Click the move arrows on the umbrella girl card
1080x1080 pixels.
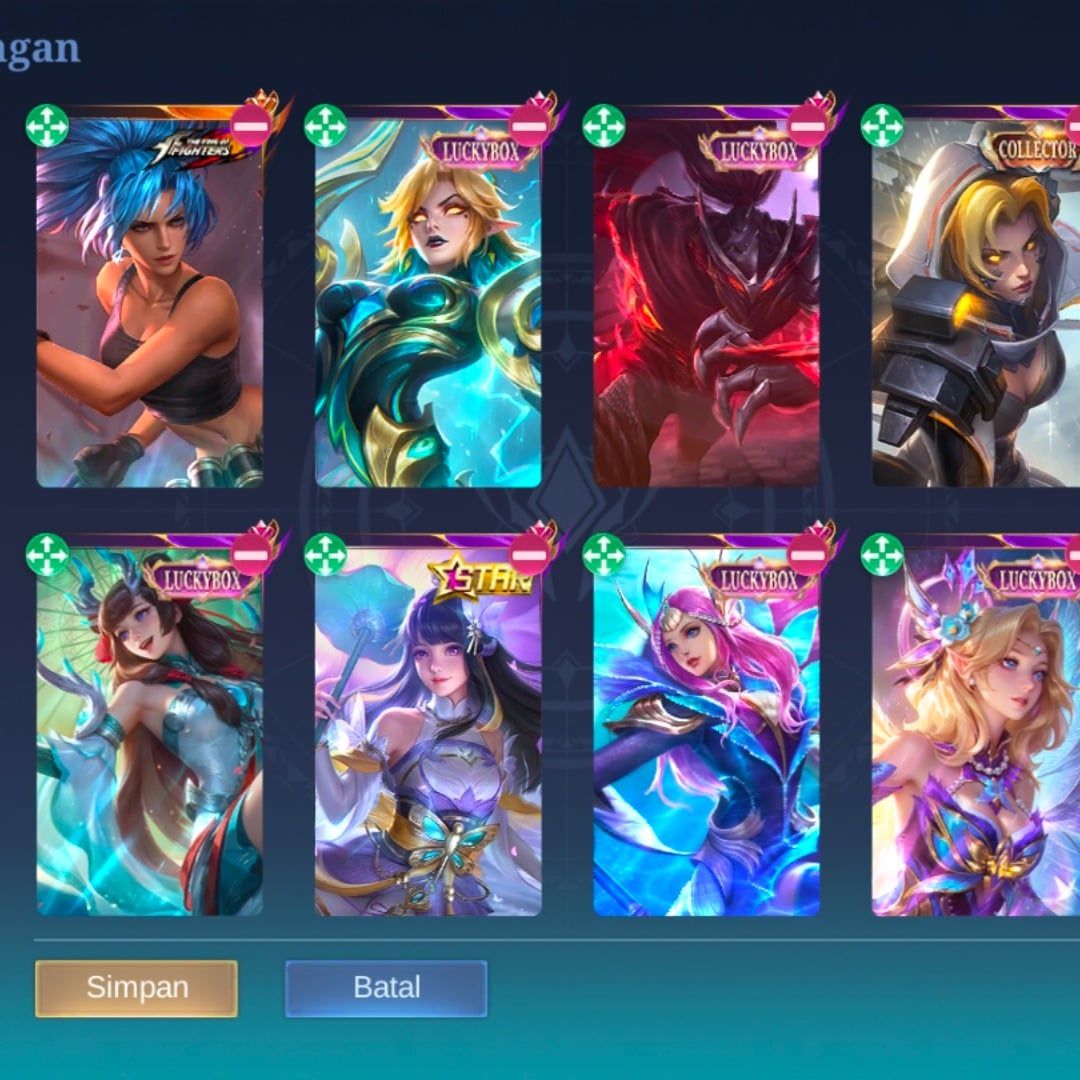tap(47, 554)
